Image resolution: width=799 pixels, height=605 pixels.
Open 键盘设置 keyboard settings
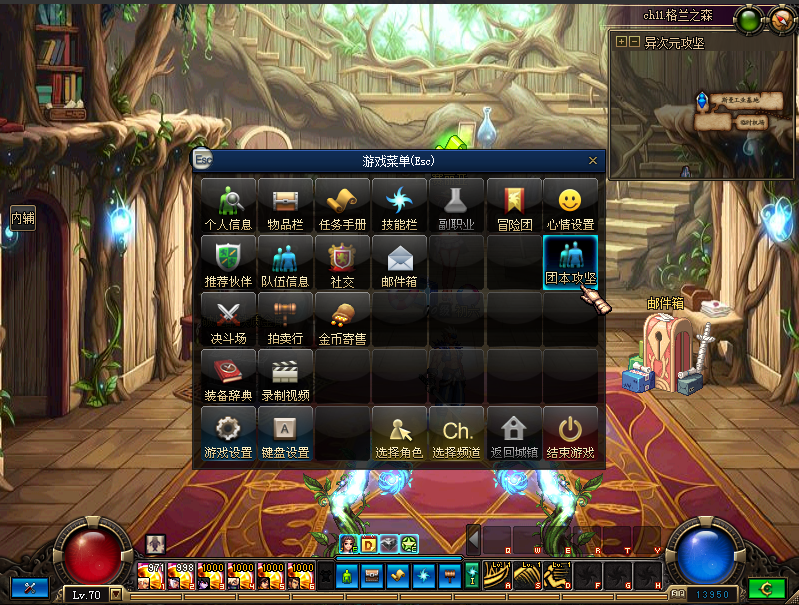coord(285,433)
